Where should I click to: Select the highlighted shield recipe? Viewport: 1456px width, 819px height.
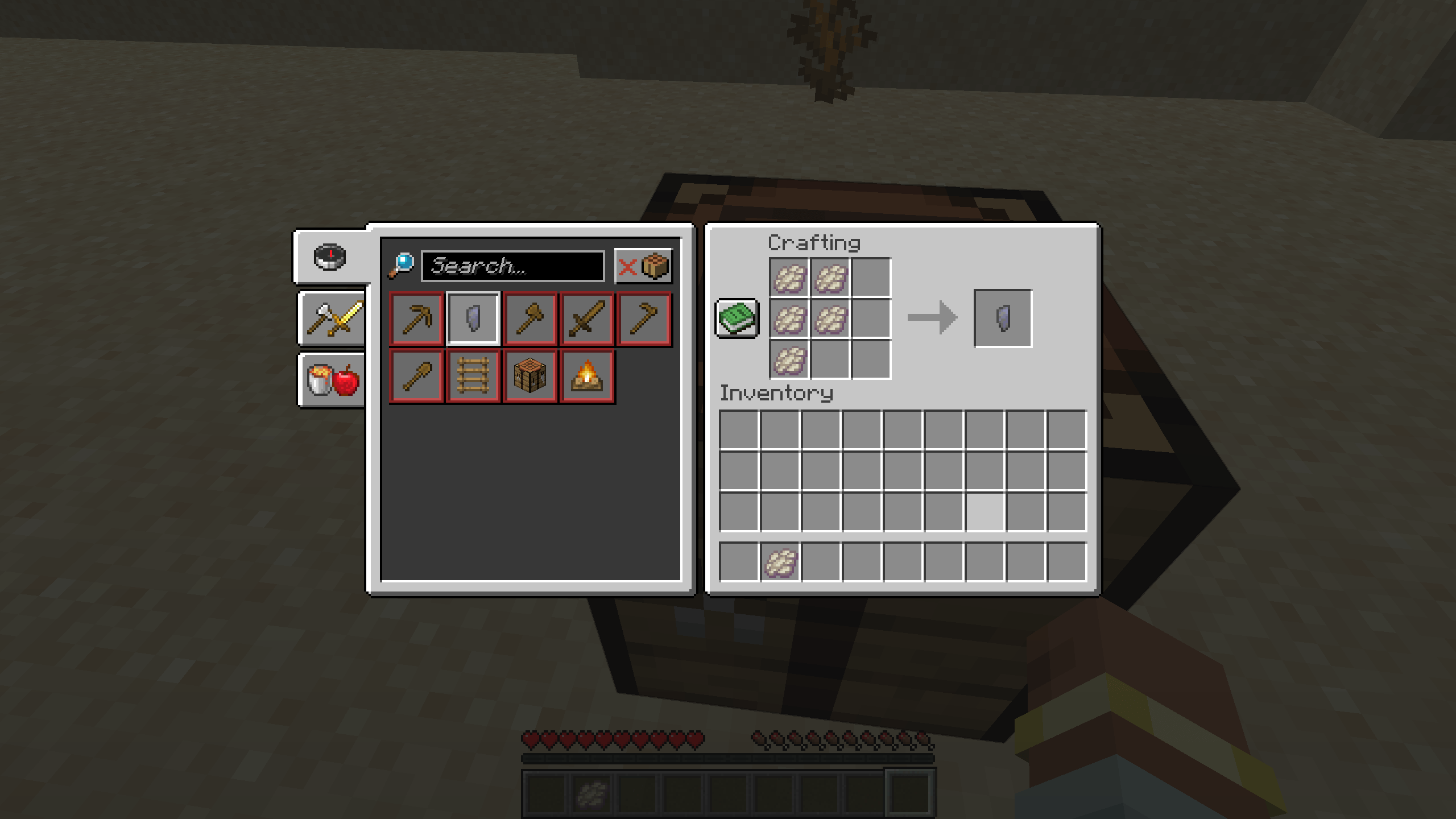pyautogui.click(x=473, y=318)
